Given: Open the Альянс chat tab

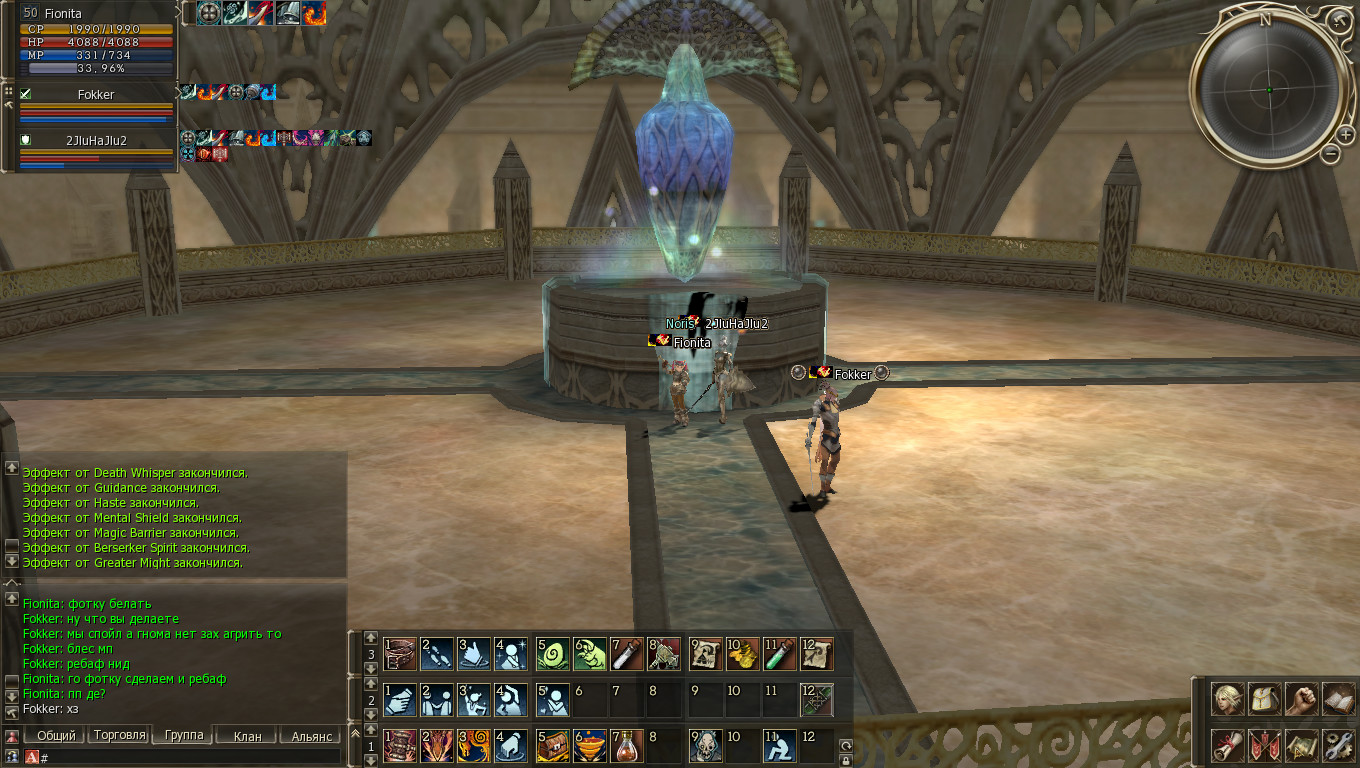Looking at the screenshot, I should (x=311, y=736).
